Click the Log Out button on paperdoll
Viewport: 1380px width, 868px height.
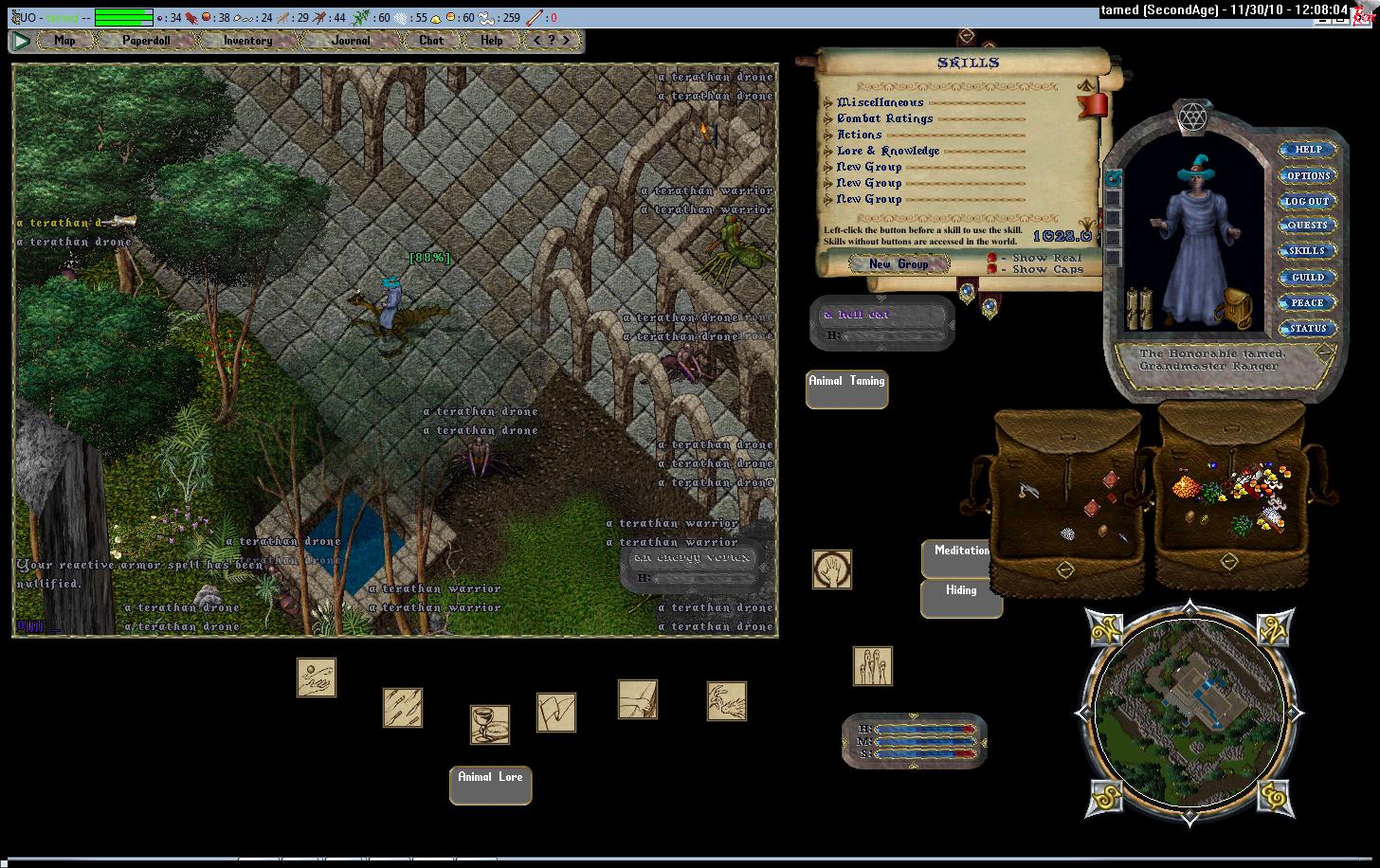[1307, 201]
